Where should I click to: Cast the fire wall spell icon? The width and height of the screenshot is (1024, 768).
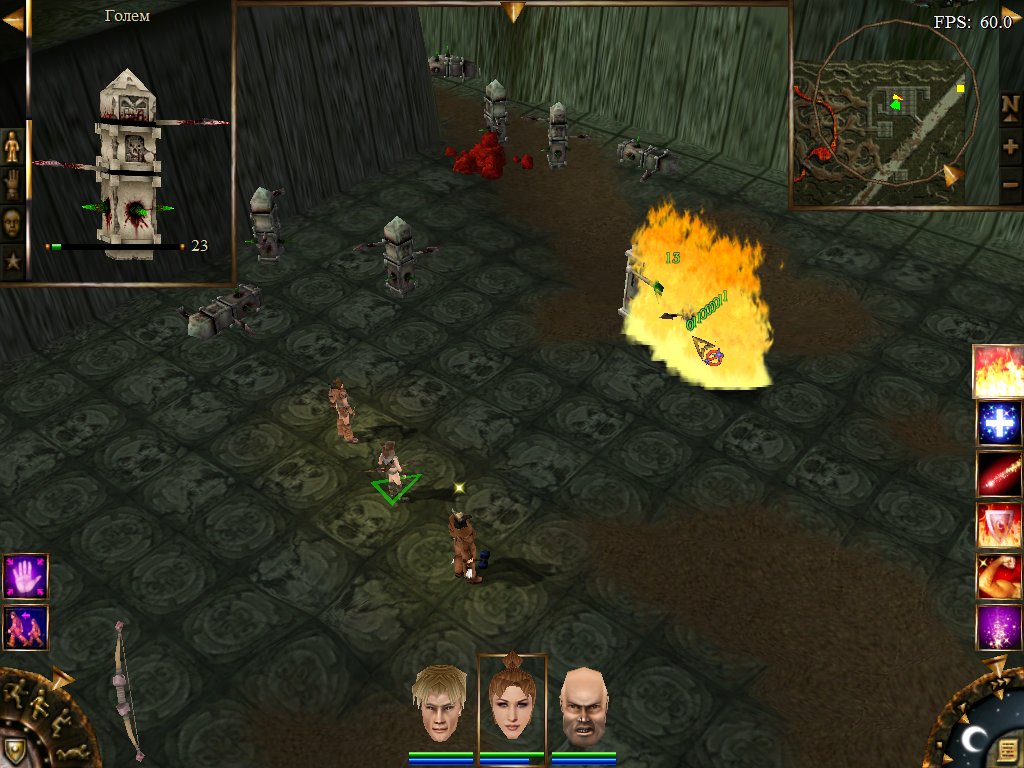998,371
